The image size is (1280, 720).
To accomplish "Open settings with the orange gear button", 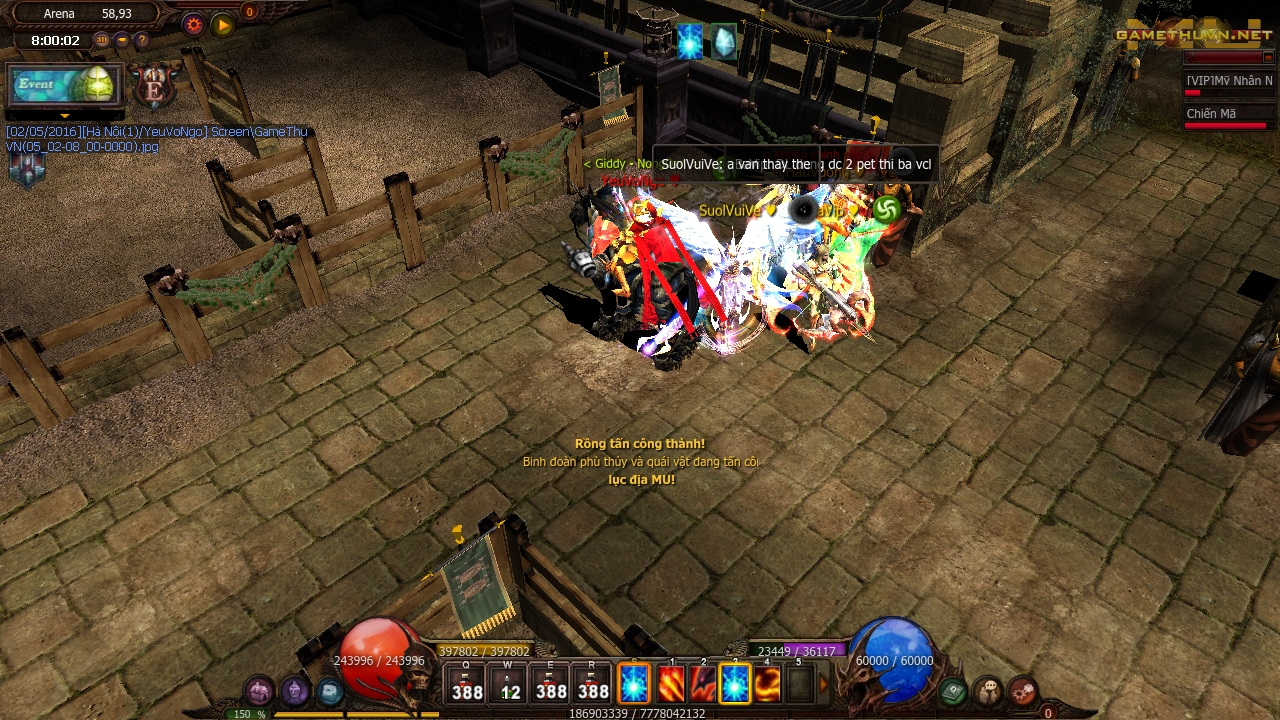I will click(193, 25).
